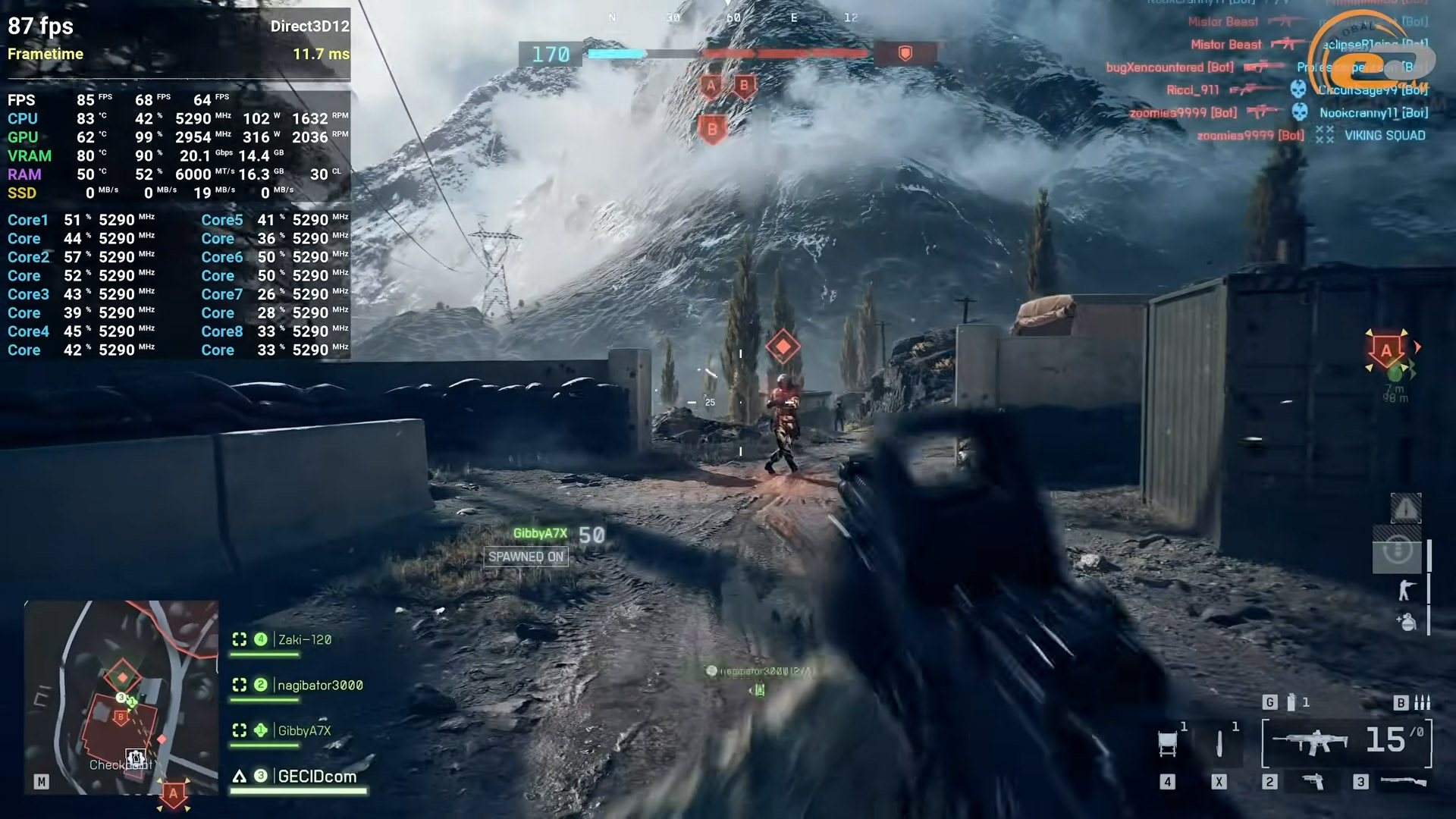The height and width of the screenshot is (819, 1456).
Task: Click the shield objective icon by the ticket bar
Action: 905,53
